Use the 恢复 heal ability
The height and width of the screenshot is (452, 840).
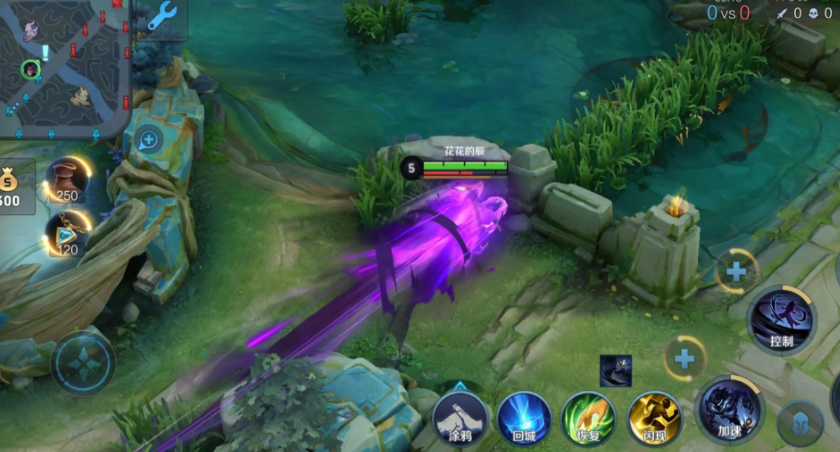coord(588,416)
